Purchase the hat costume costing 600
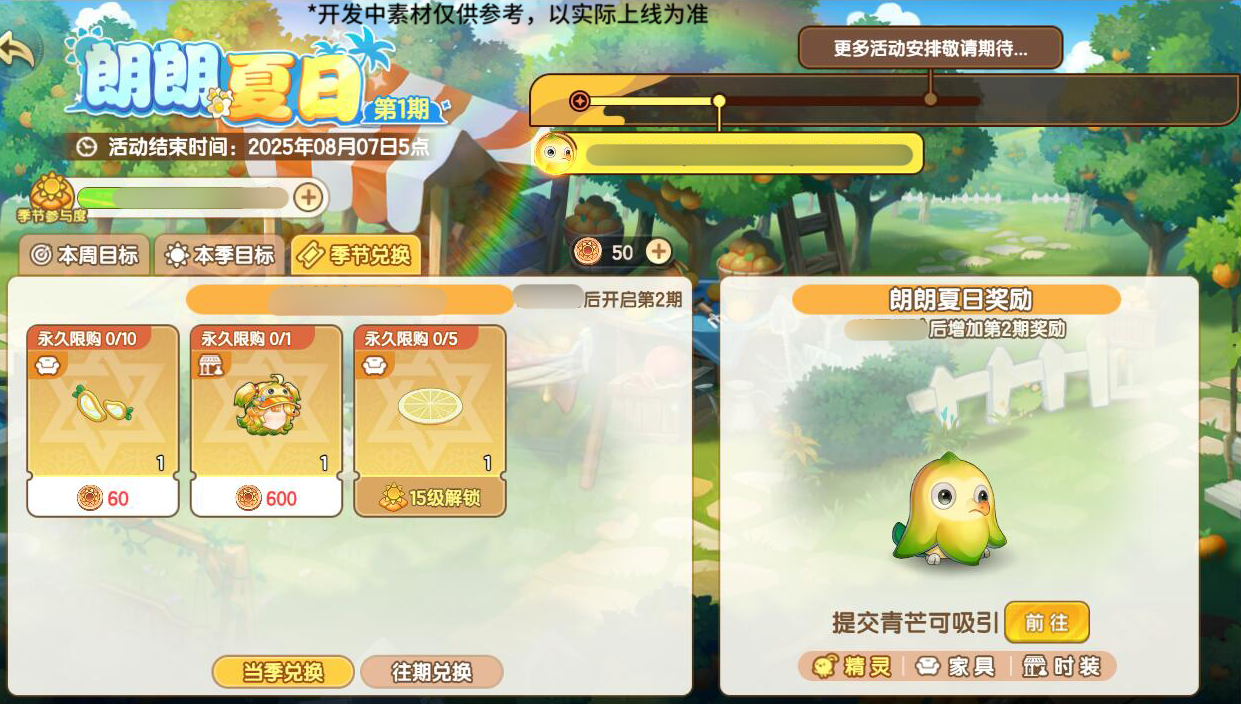 [x=266, y=420]
